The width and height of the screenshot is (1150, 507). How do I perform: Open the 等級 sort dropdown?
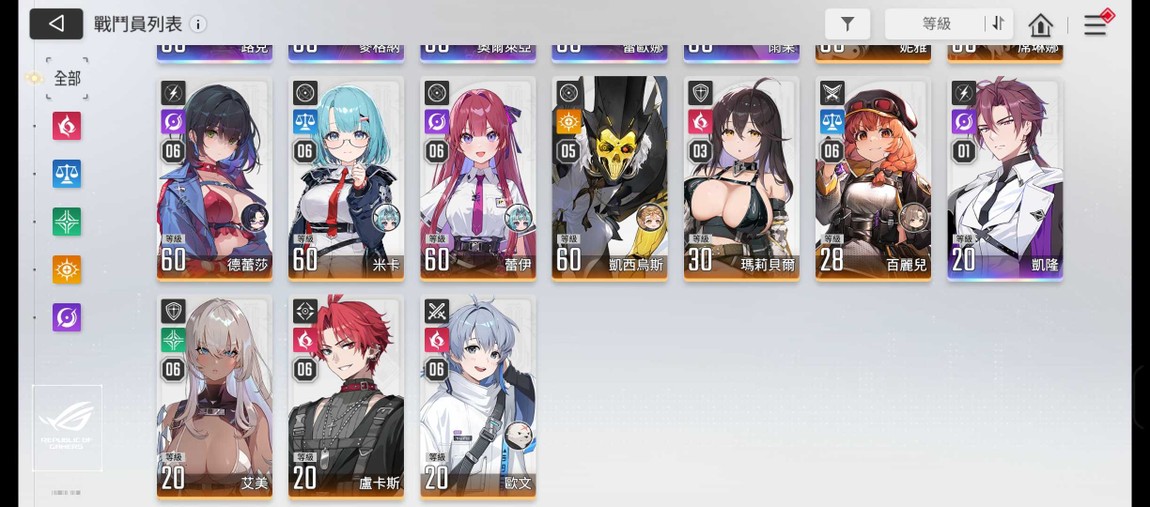point(936,24)
